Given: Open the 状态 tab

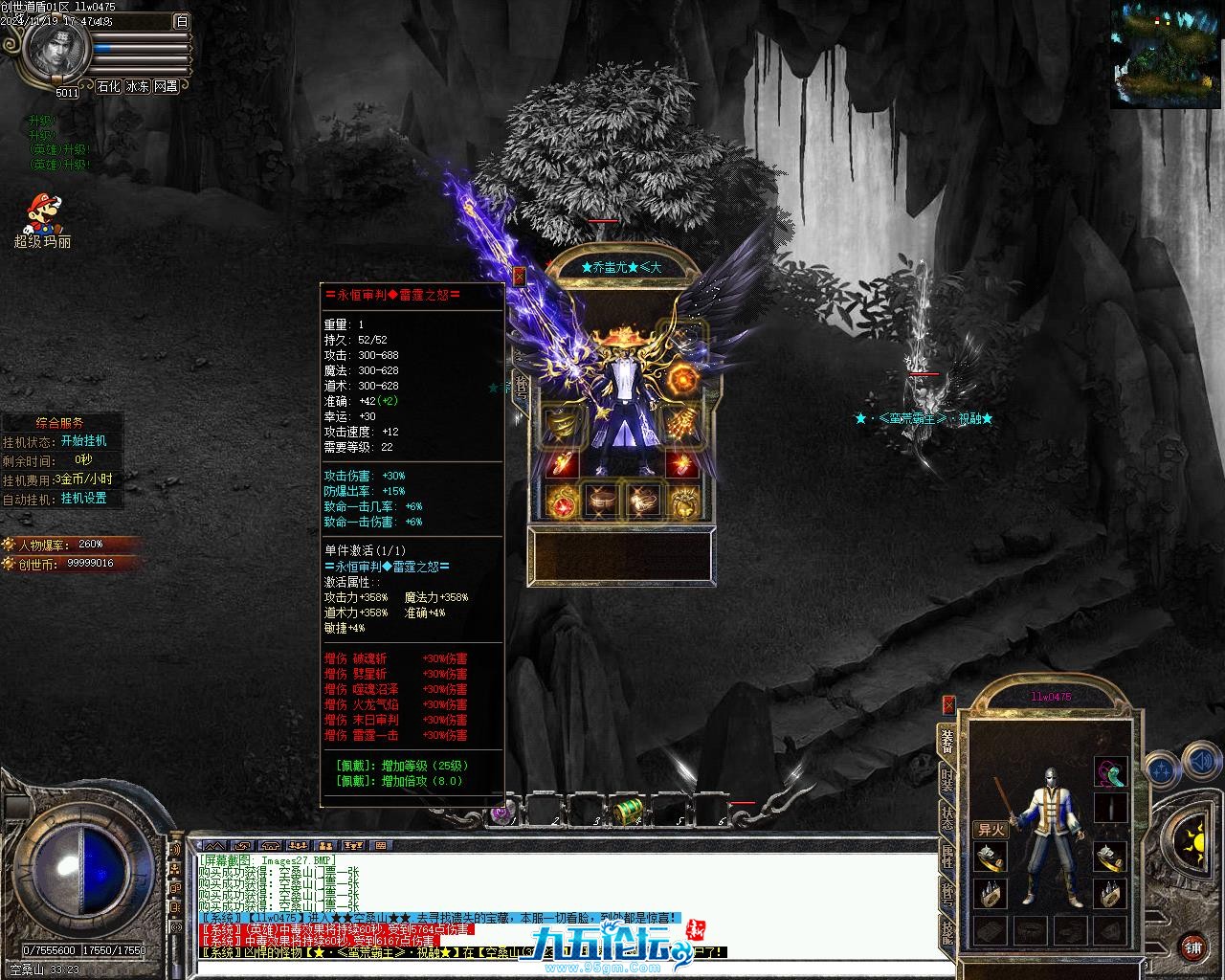Looking at the screenshot, I should [x=947, y=818].
